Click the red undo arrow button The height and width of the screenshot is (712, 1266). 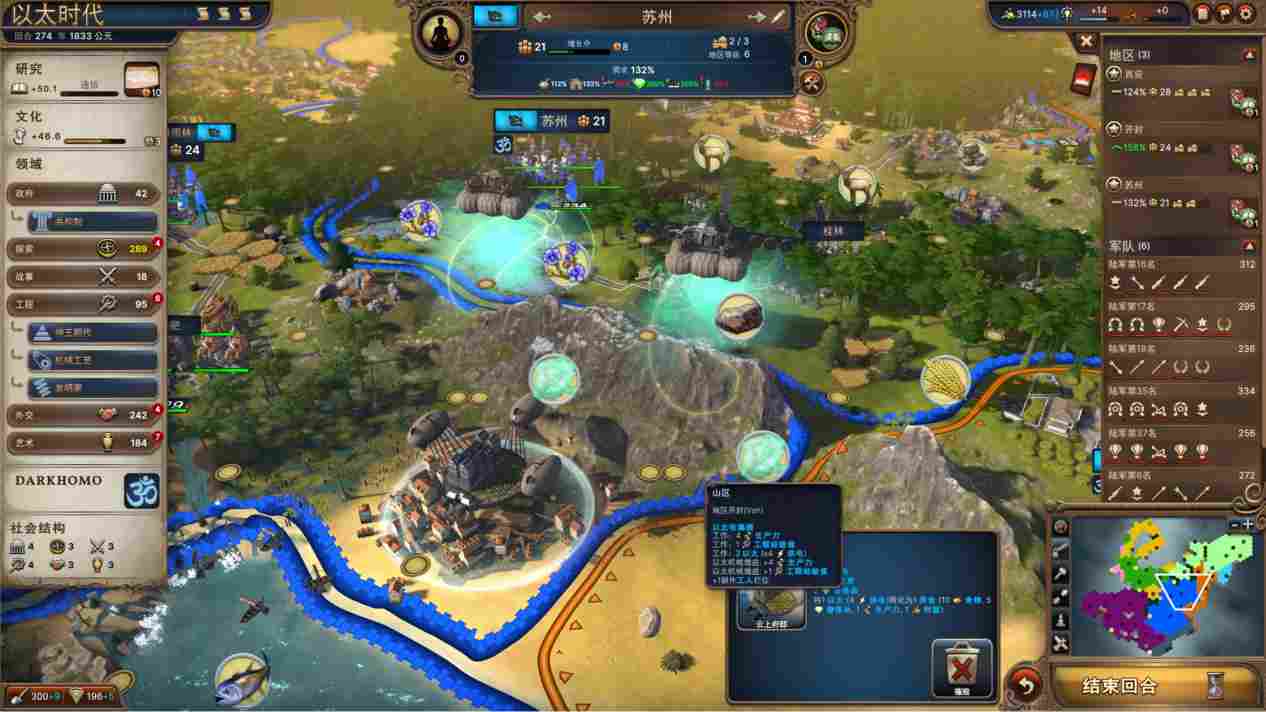click(x=1025, y=685)
